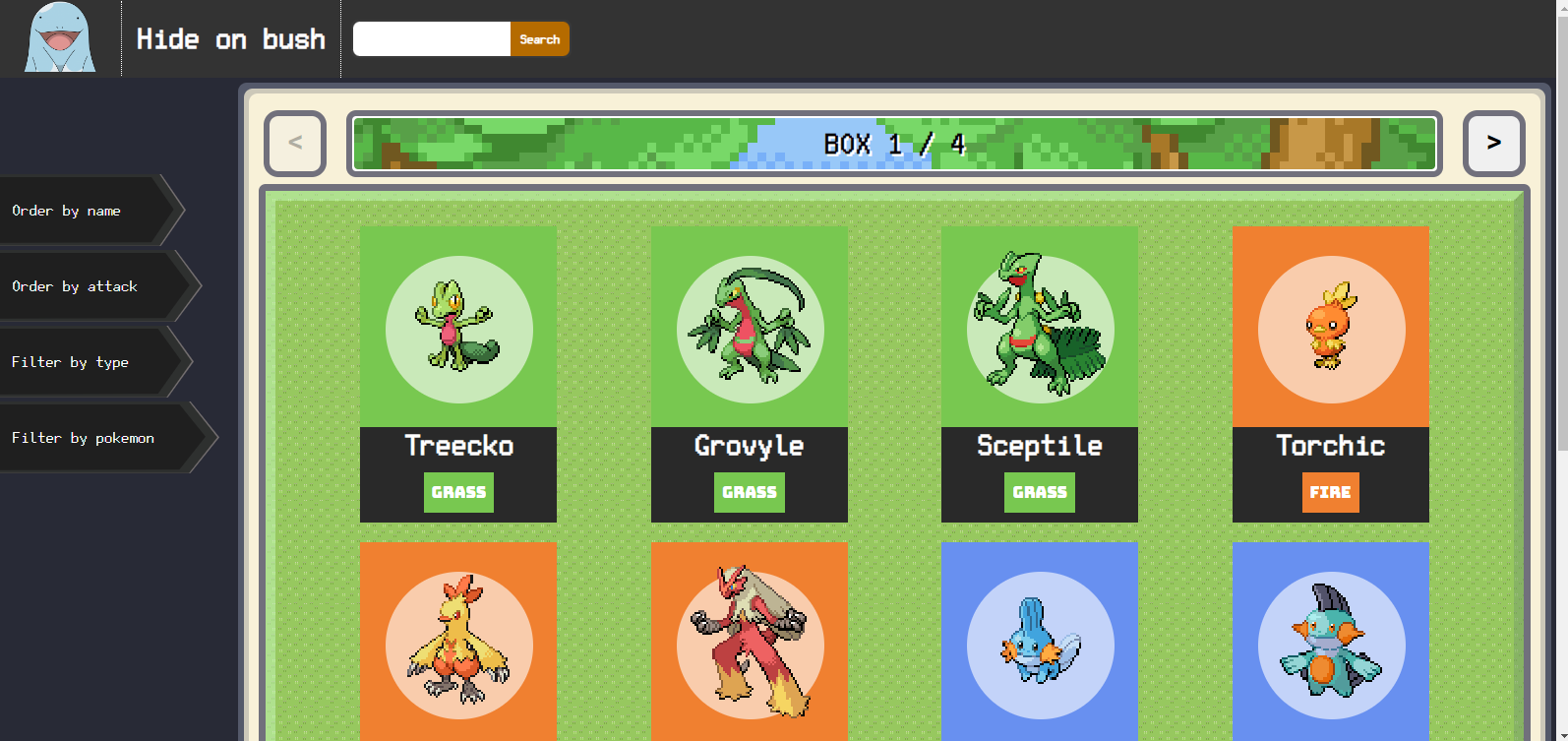This screenshot has height=741, width=1568.
Task: Click the Blaziken sprite image
Action: coord(749,645)
